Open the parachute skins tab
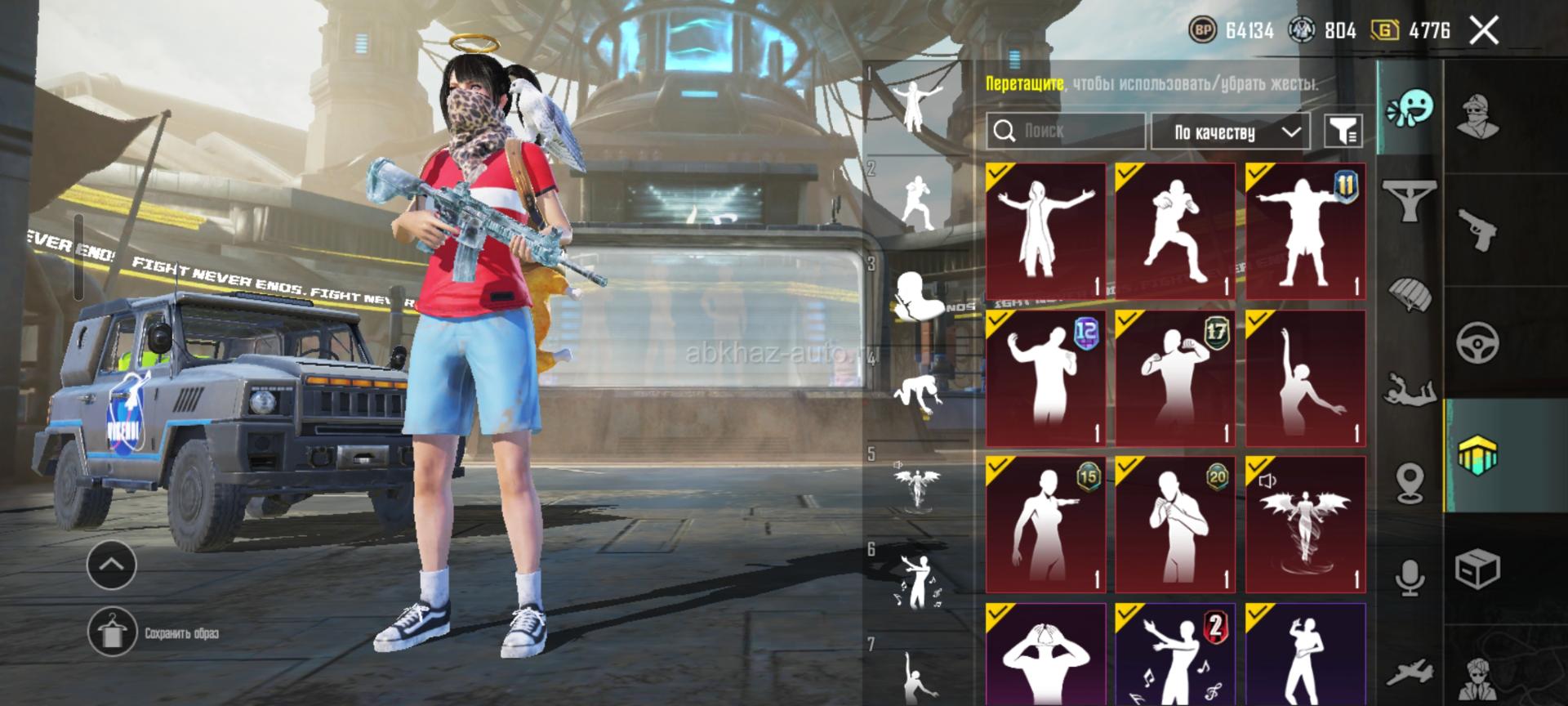This screenshot has height=706, width=1568. tap(1410, 294)
